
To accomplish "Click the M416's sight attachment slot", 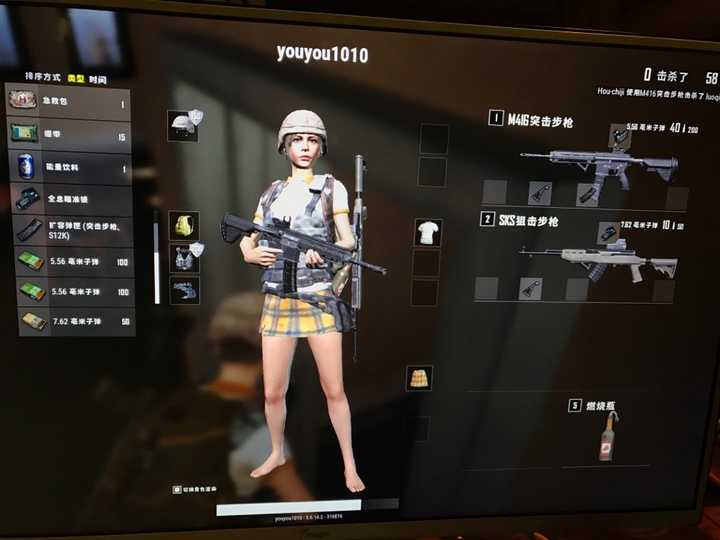I will coord(619,135).
